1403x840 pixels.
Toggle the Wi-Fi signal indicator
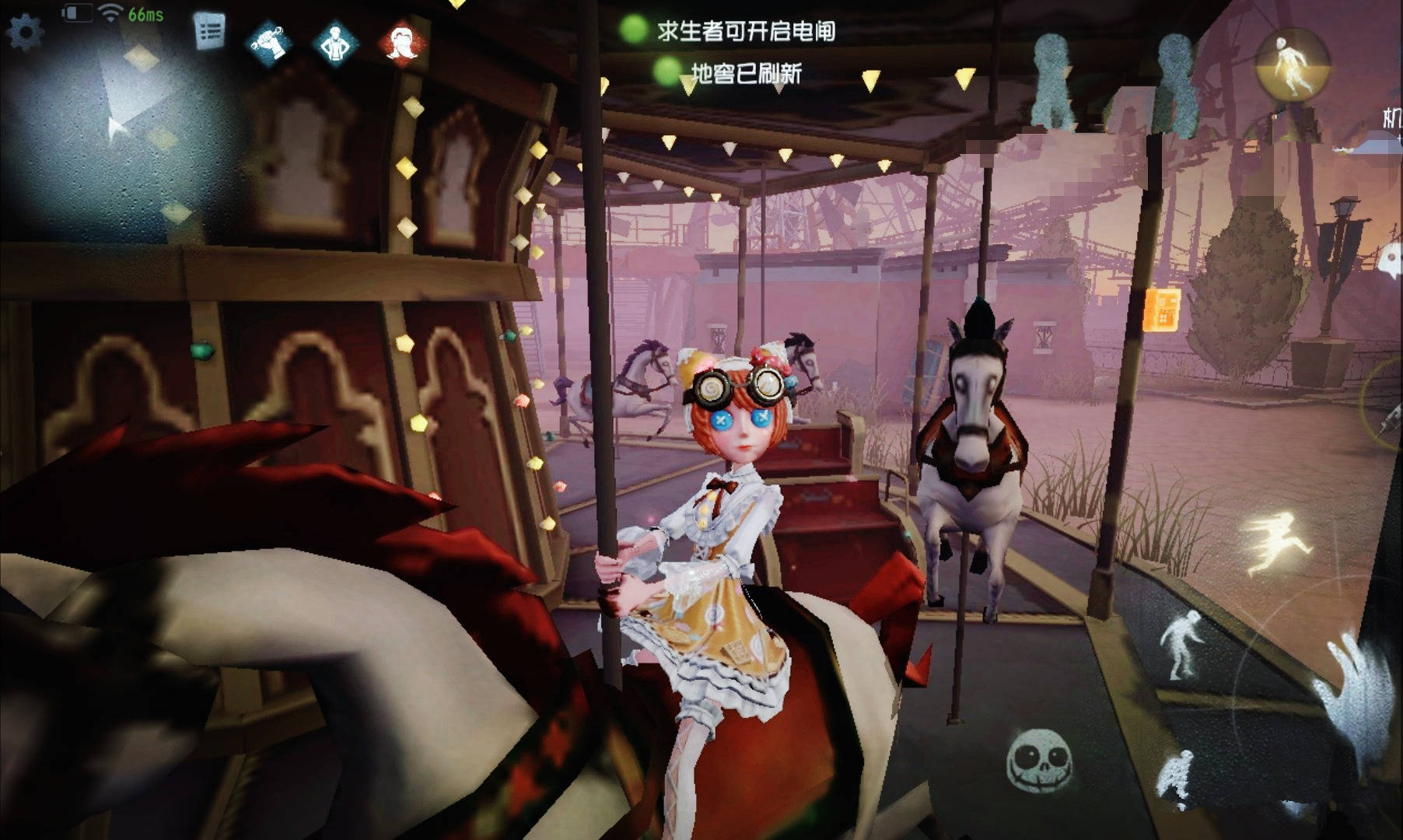point(111,13)
